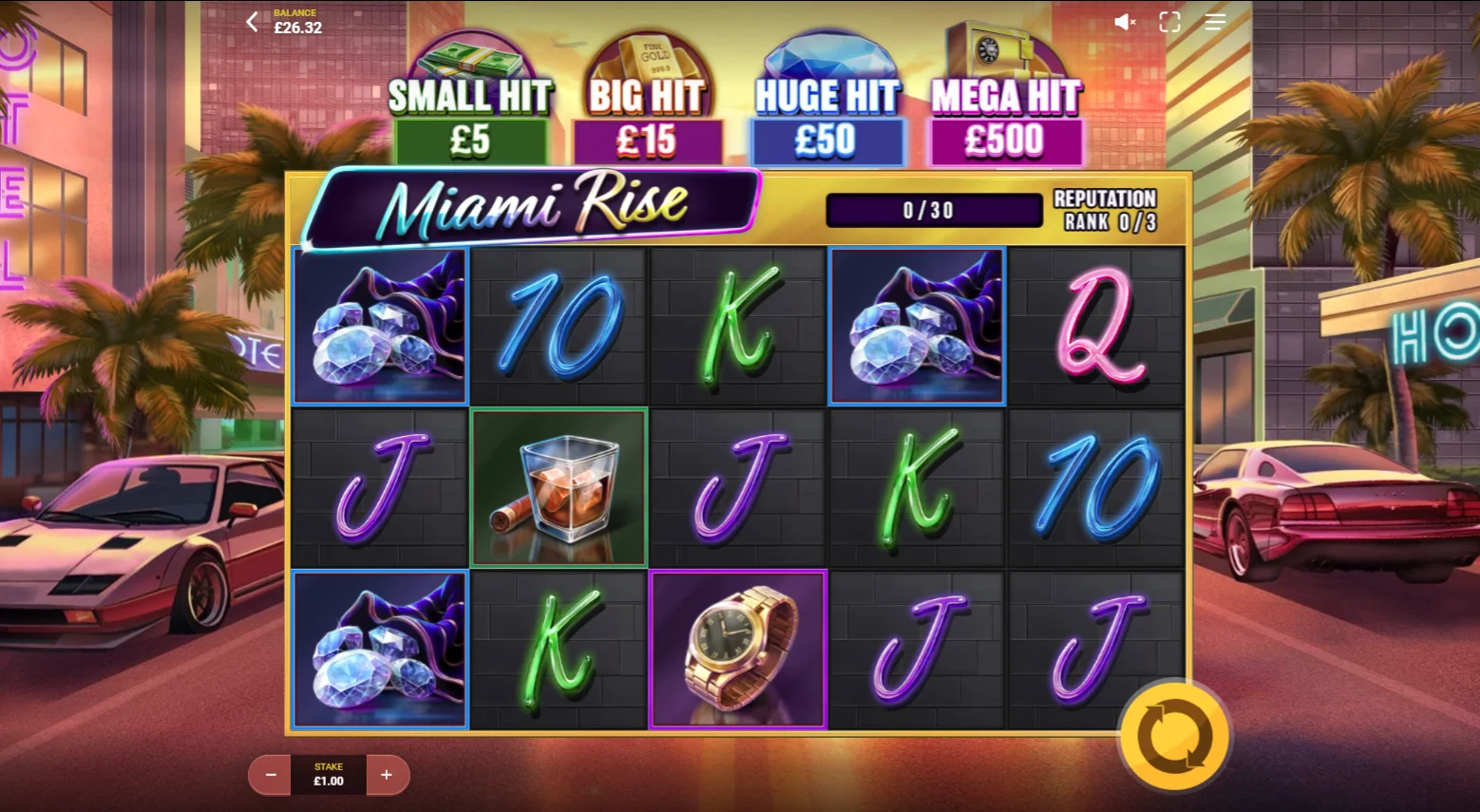This screenshot has height=812, width=1480.
Task: Increase the stake amount
Action: pyautogui.click(x=387, y=775)
